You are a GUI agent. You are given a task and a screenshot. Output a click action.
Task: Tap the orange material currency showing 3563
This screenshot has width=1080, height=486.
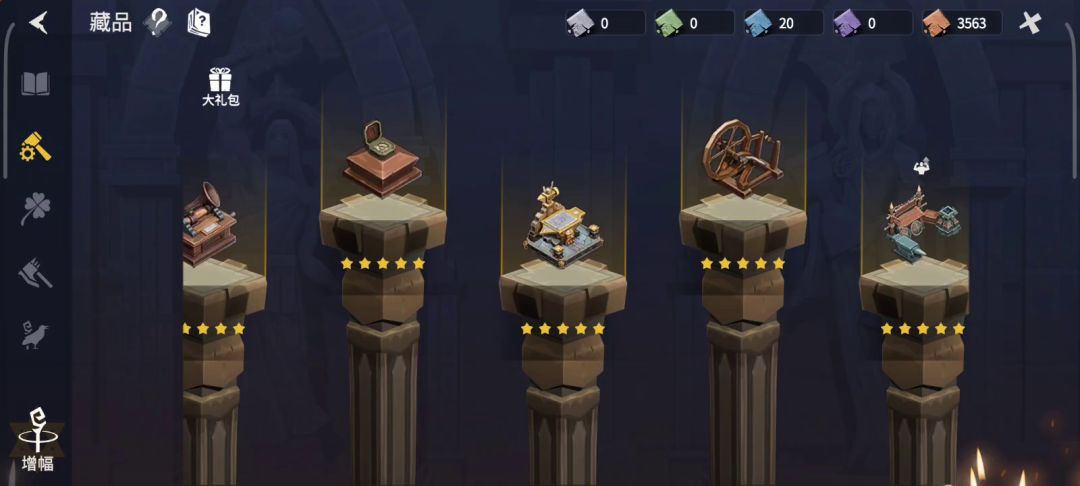(961, 23)
